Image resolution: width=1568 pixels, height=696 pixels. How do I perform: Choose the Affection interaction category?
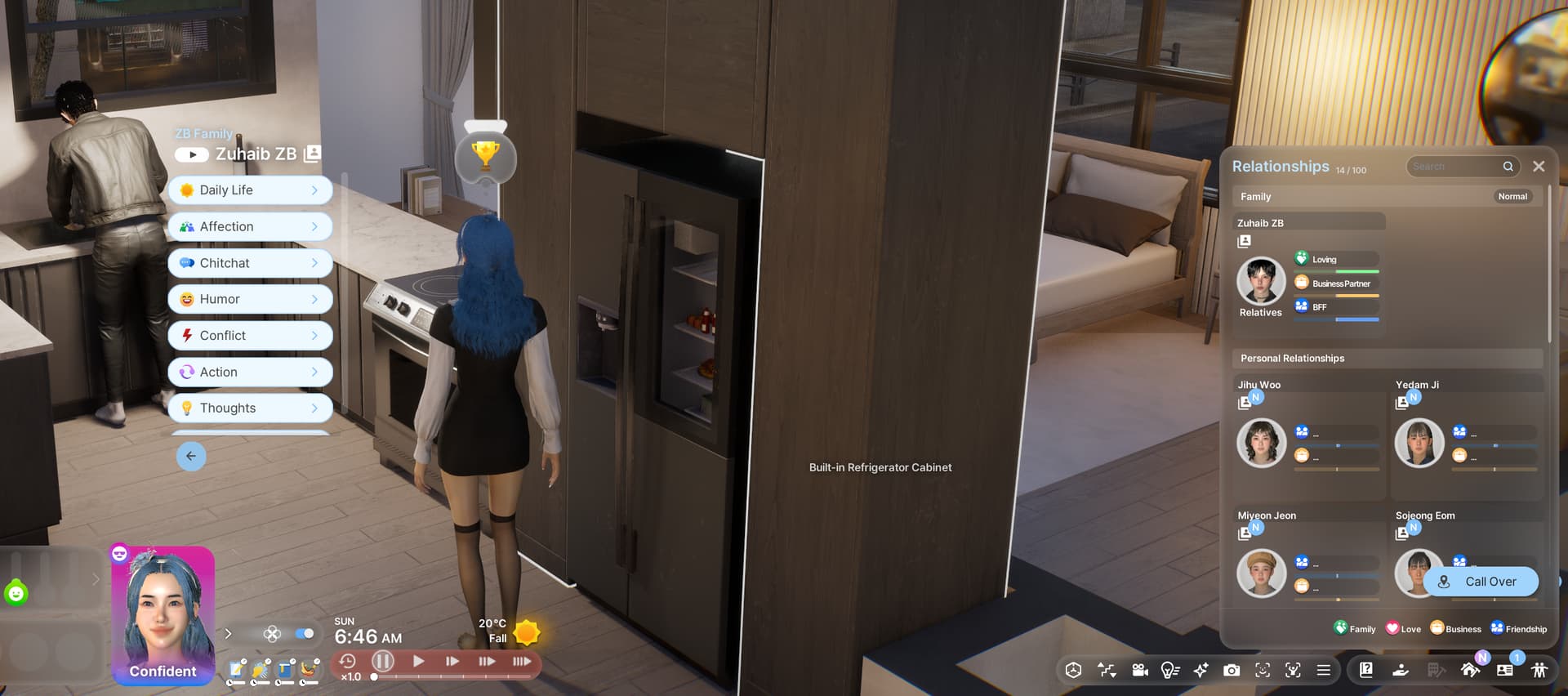(250, 226)
